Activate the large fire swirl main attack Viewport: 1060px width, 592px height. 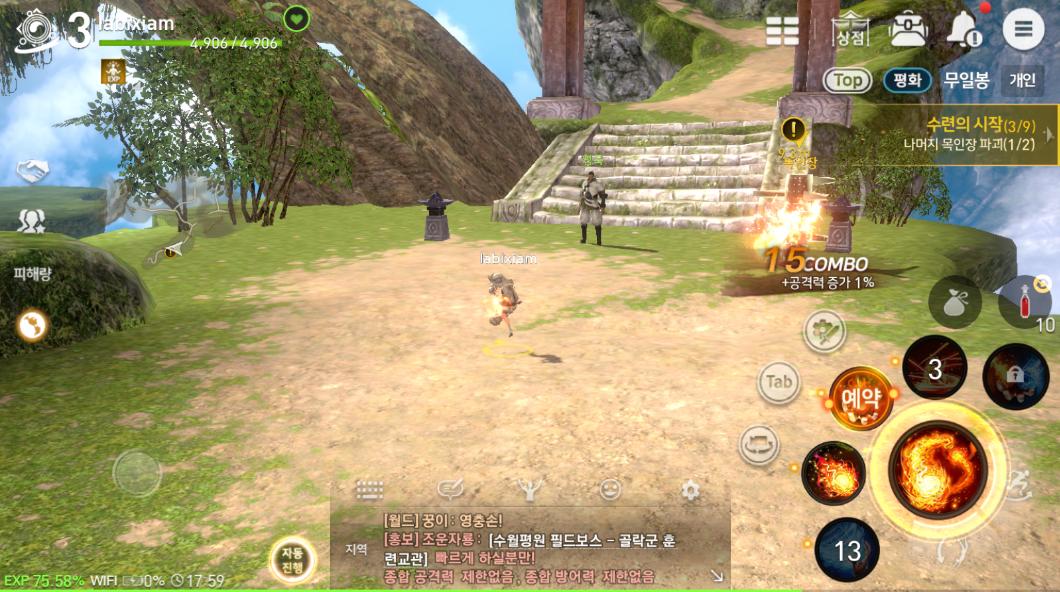point(937,466)
